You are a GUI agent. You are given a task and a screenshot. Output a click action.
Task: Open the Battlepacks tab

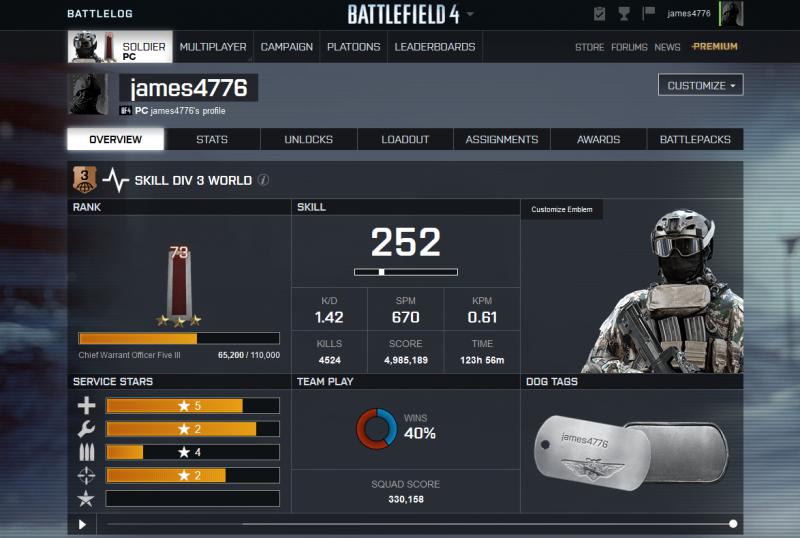(695, 140)
